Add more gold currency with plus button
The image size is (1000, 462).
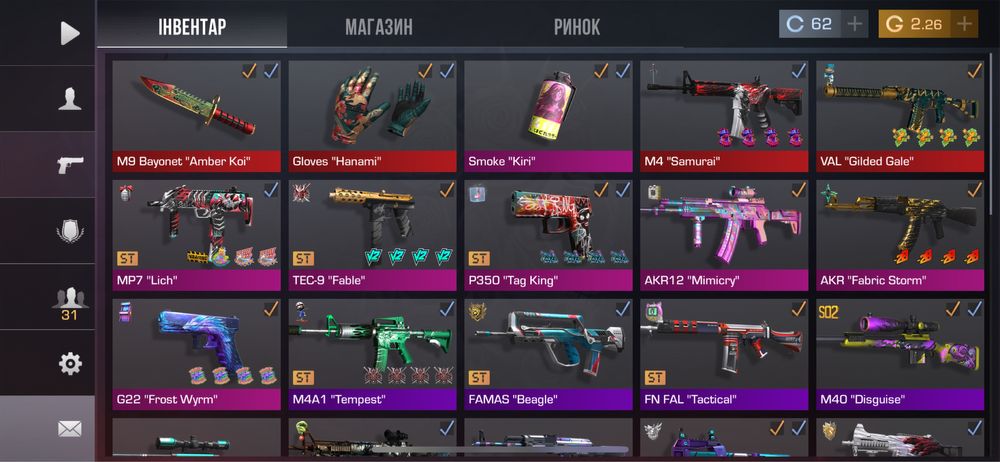[x=964, y=24]
